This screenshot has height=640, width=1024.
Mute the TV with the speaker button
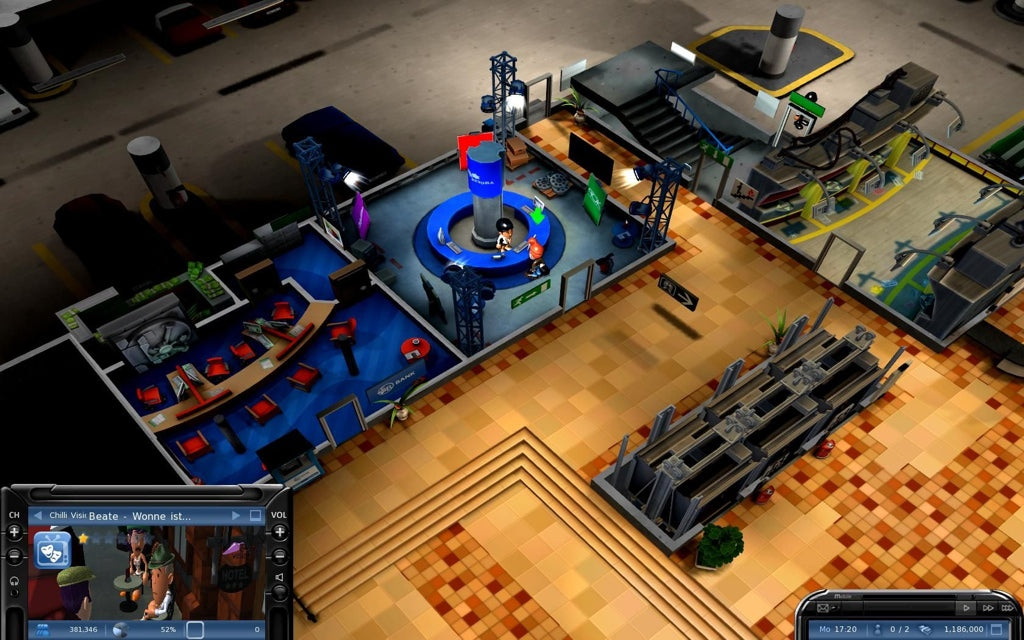coord(280,577)
